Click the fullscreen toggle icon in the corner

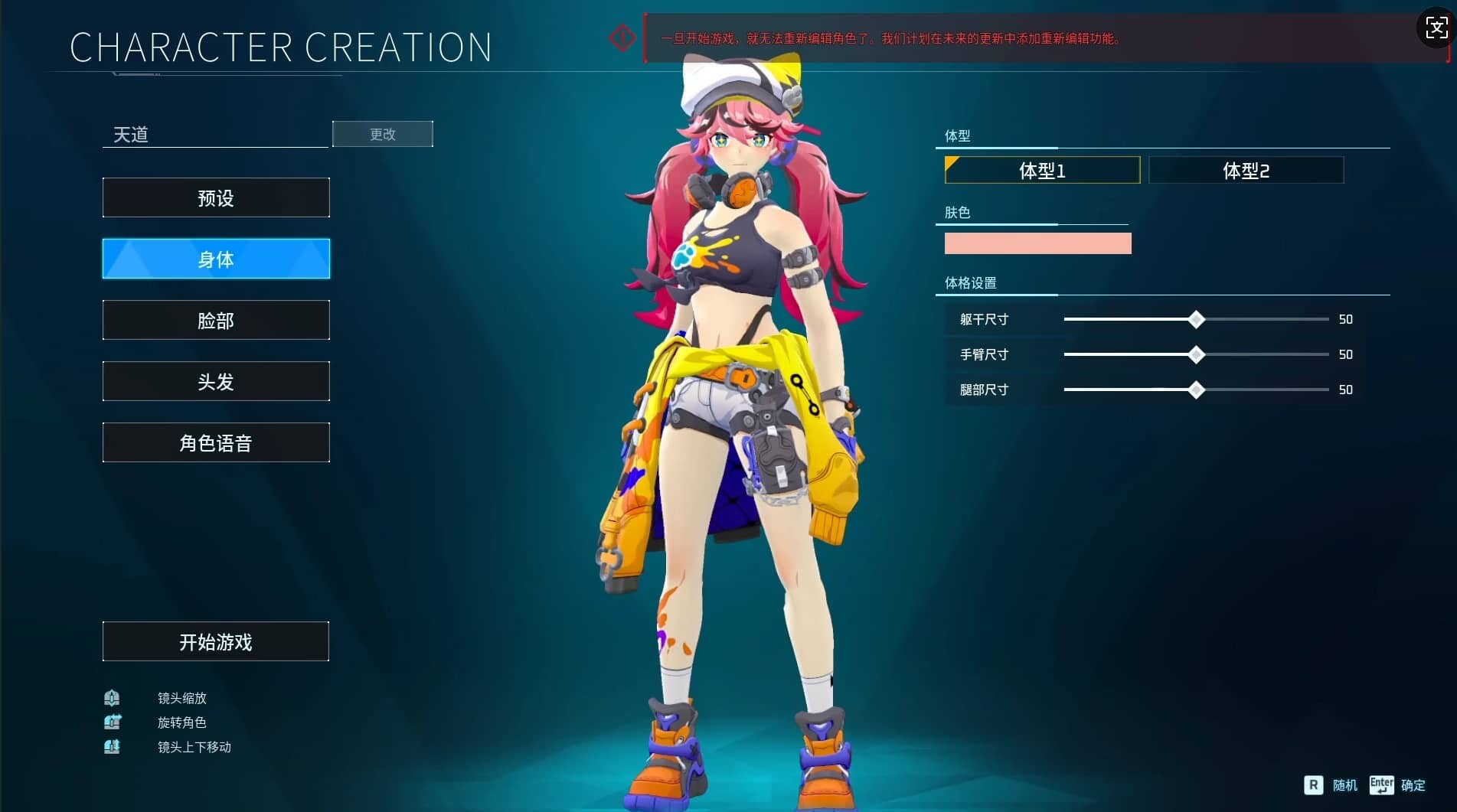tap(1436, 28)
